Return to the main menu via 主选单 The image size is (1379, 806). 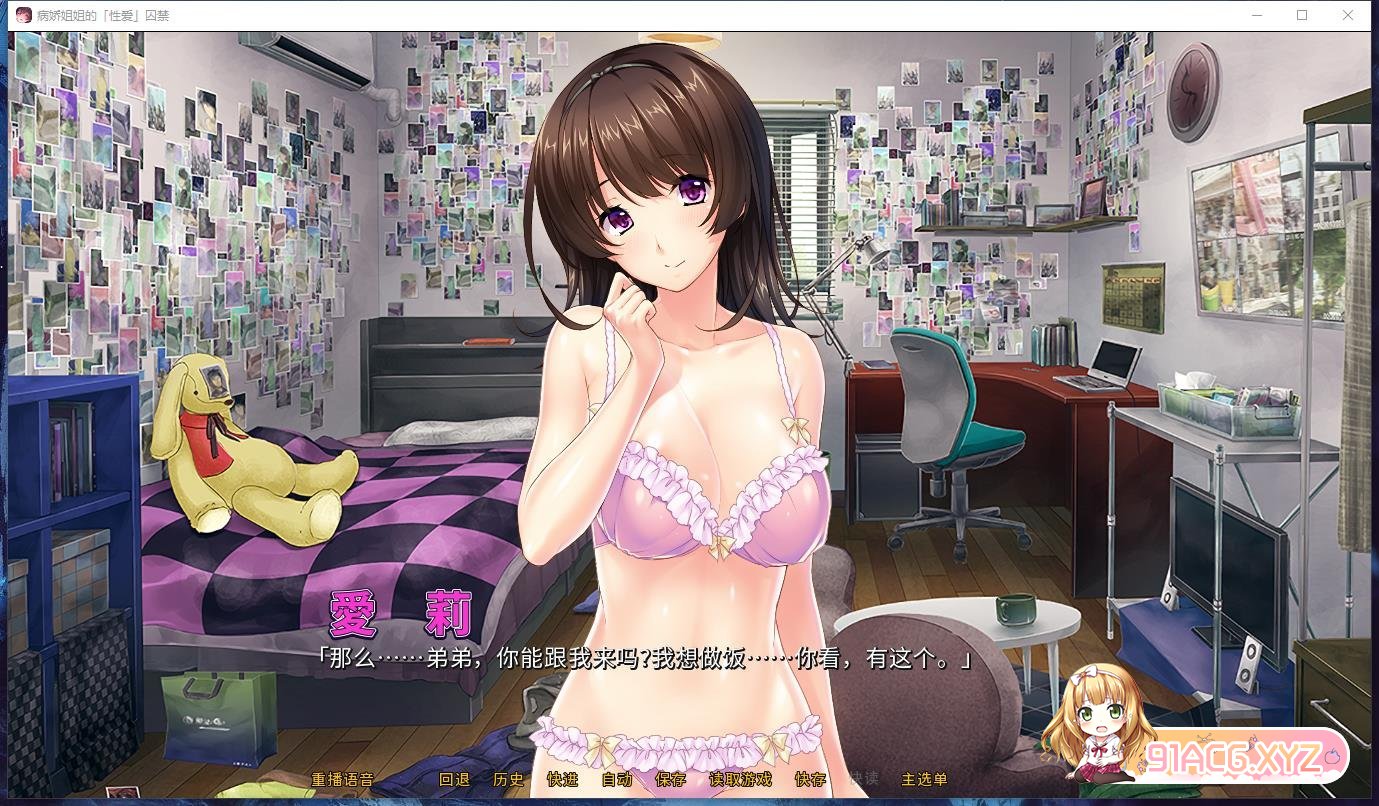click(924, 780)
